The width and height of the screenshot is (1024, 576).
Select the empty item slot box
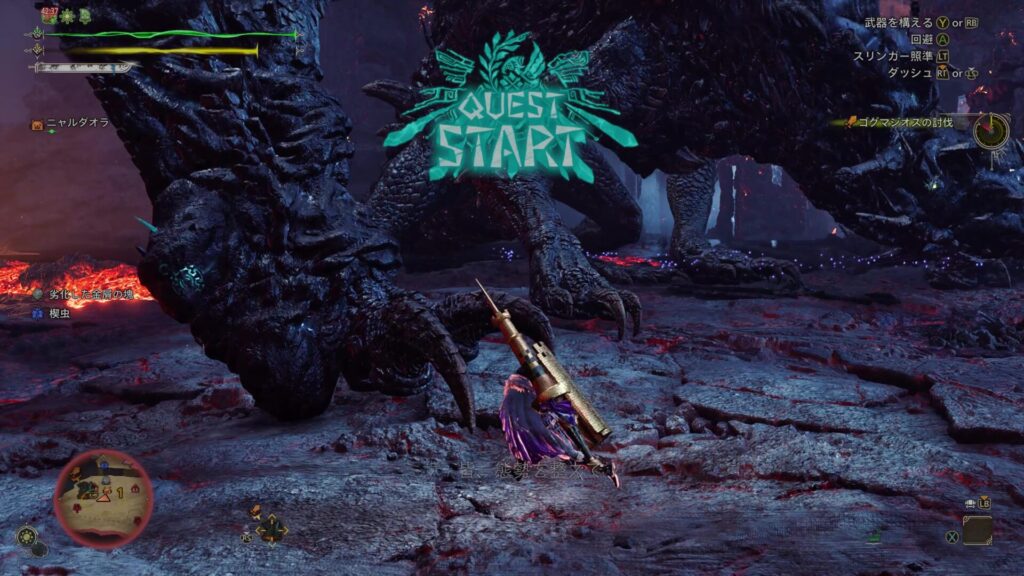pyautogui.click(x=977, y=529)
